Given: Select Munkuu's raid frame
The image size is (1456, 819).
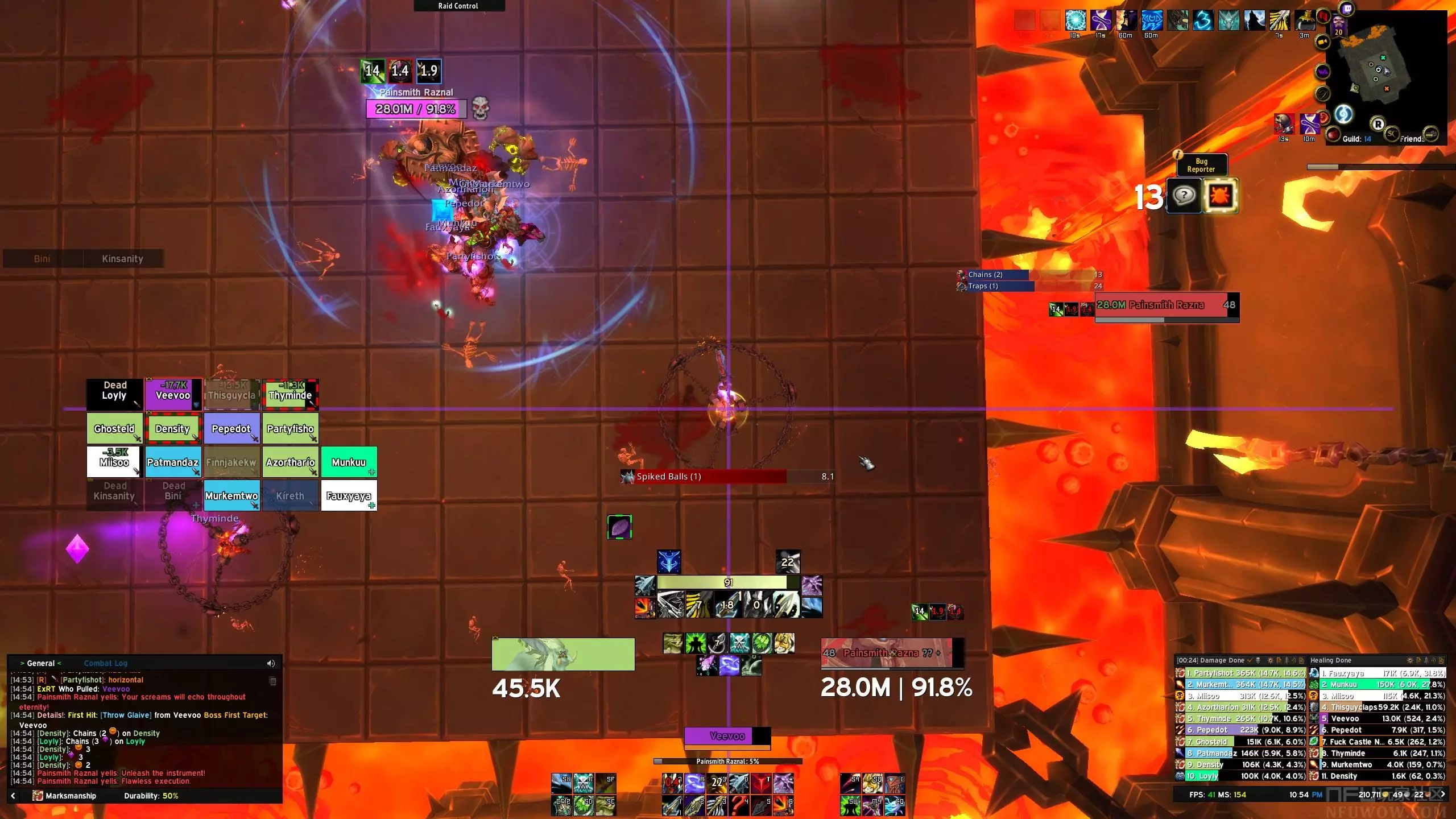Looking at the screenshot, I should point(349,462).
